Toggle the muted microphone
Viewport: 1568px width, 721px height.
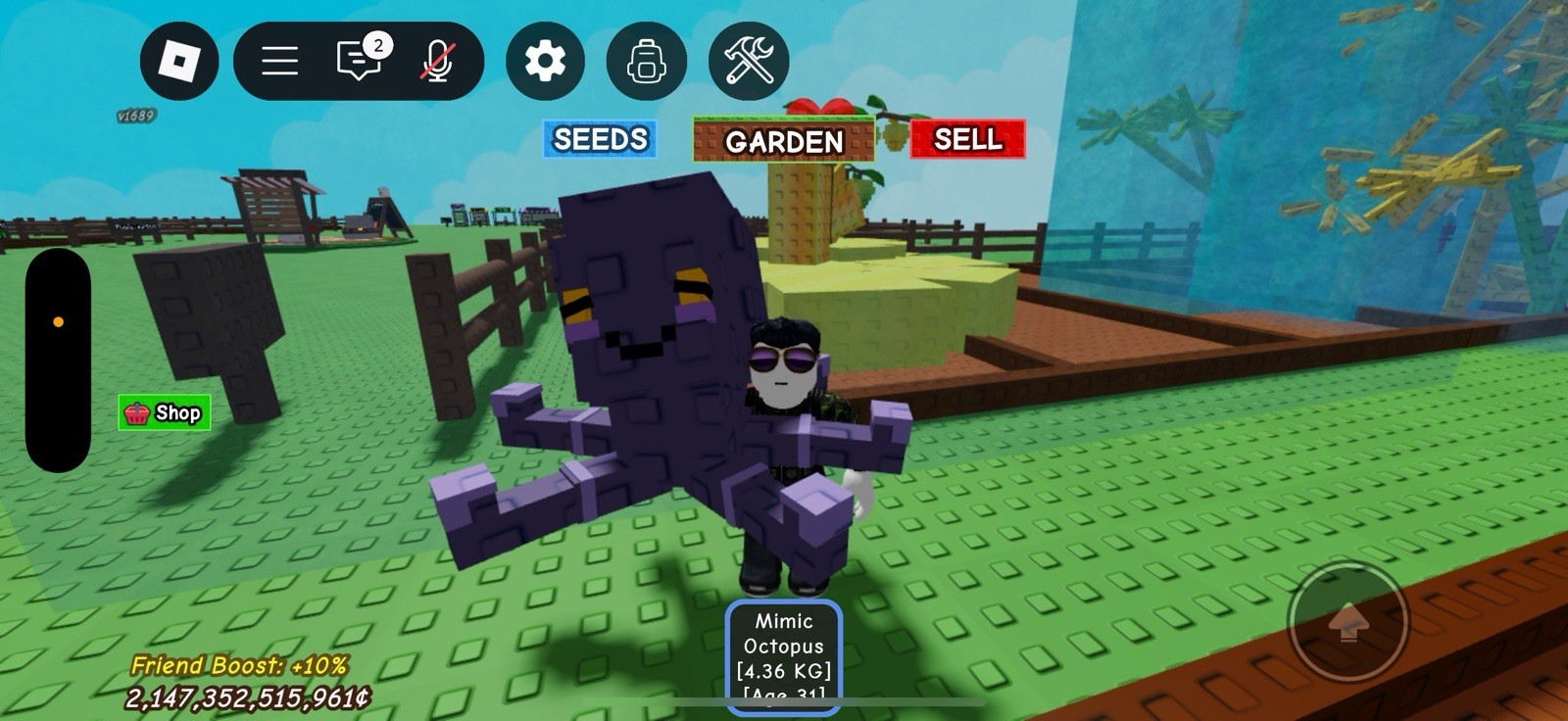pos(437,61)
